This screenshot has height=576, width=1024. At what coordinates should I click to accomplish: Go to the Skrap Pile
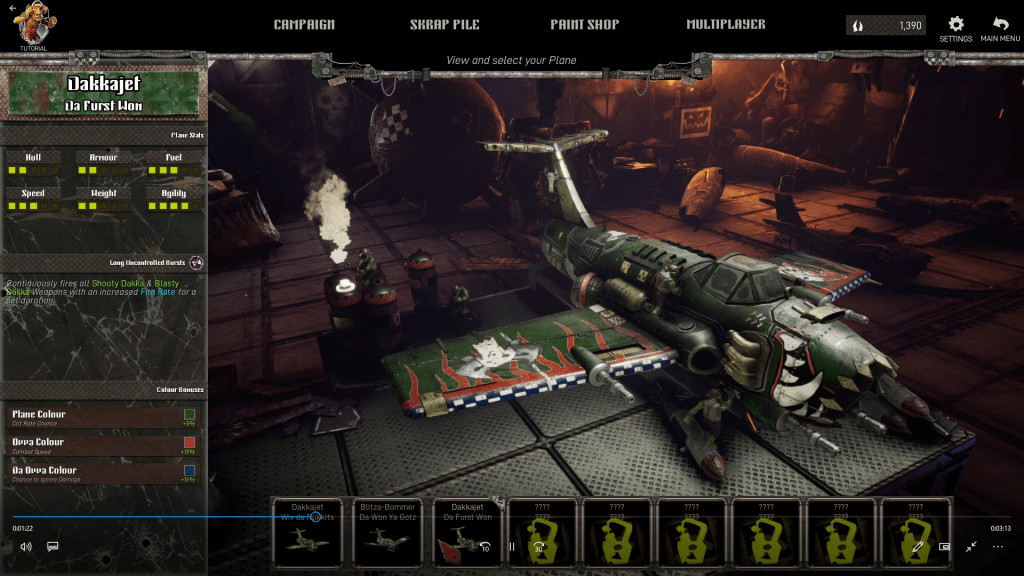[445, 24]
